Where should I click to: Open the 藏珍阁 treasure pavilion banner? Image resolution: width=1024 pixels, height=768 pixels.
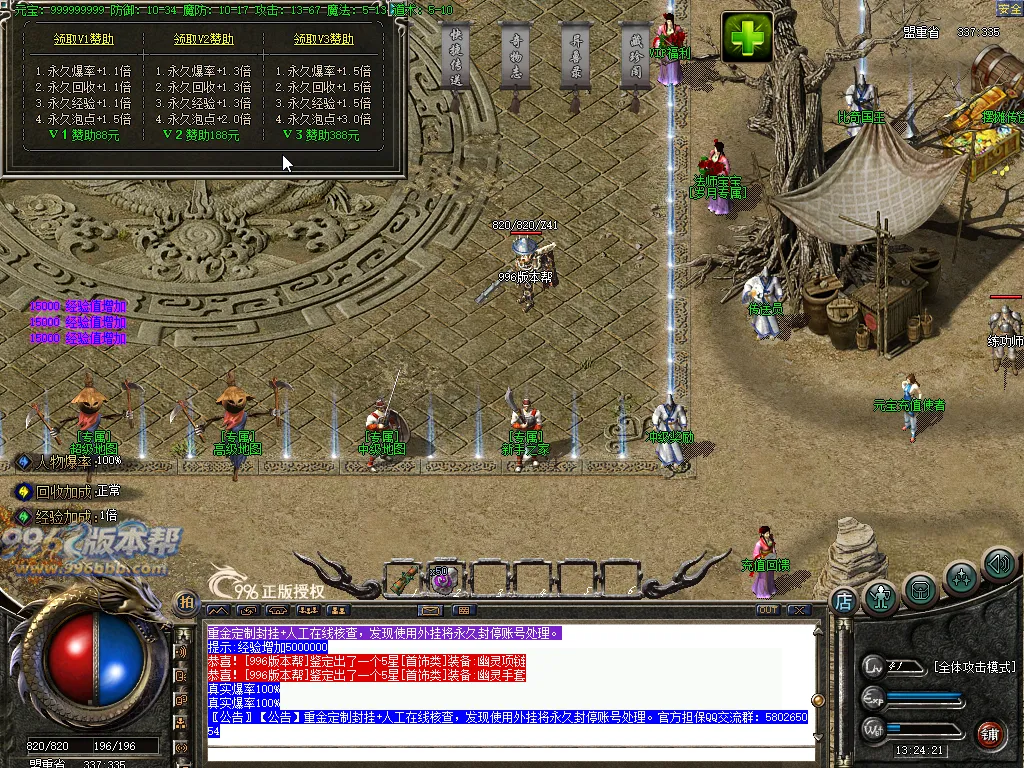tap(635, 58)
